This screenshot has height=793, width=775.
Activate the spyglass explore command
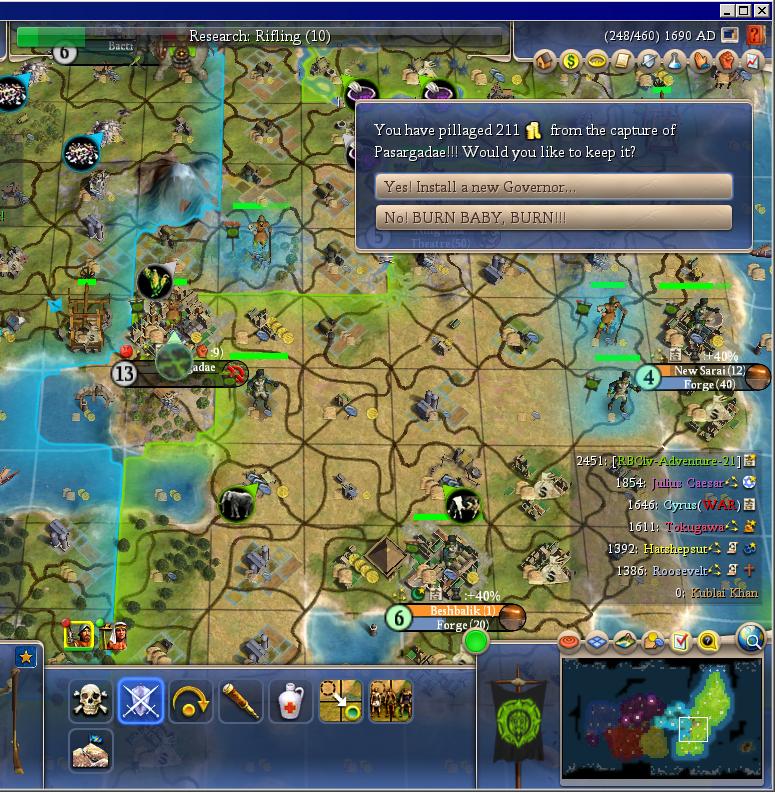pos(240,701)
